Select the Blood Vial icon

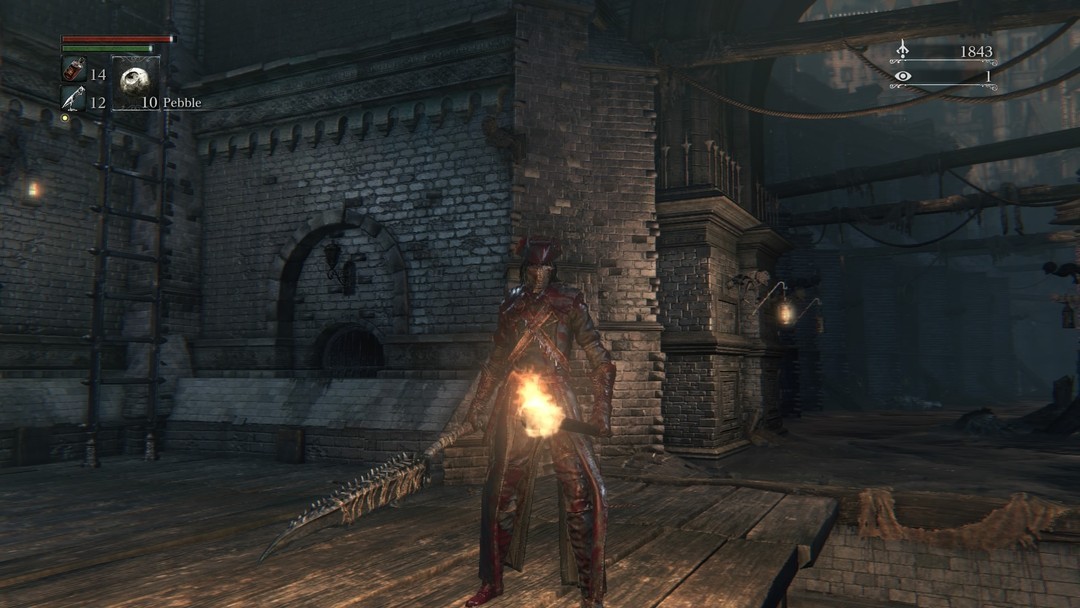(74, 71)
